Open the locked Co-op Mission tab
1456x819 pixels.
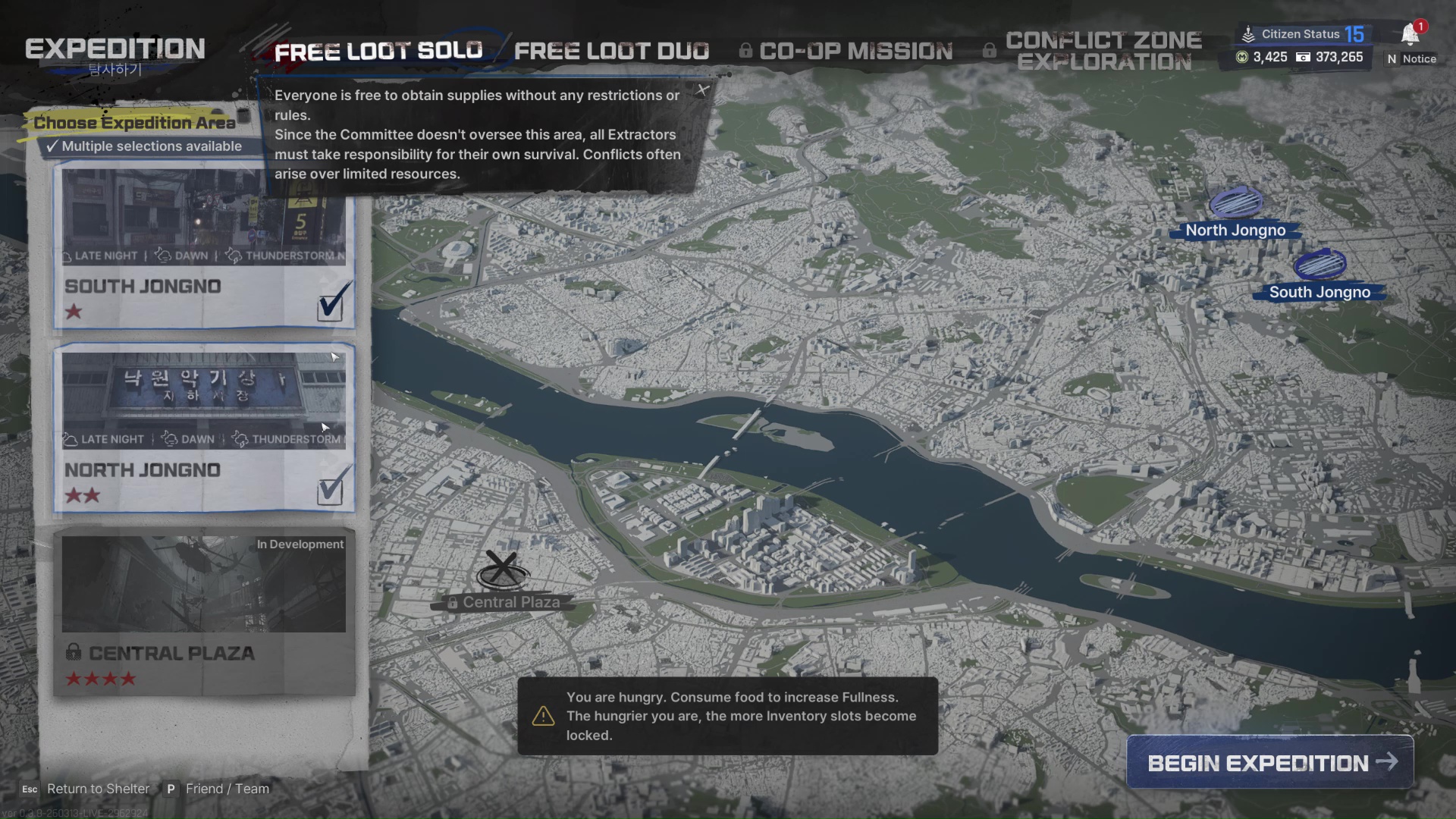pyautogui.click(x=855, y=51)
